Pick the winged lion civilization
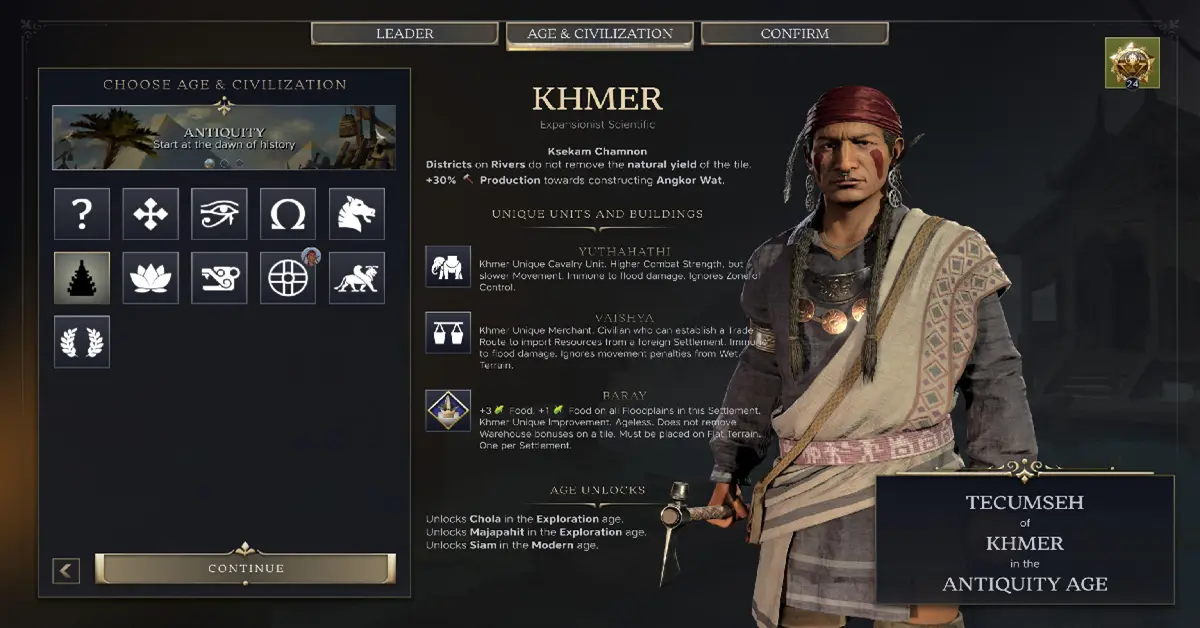The height and width of the screenshot is (628, 1200). click(x=357, y=278)
